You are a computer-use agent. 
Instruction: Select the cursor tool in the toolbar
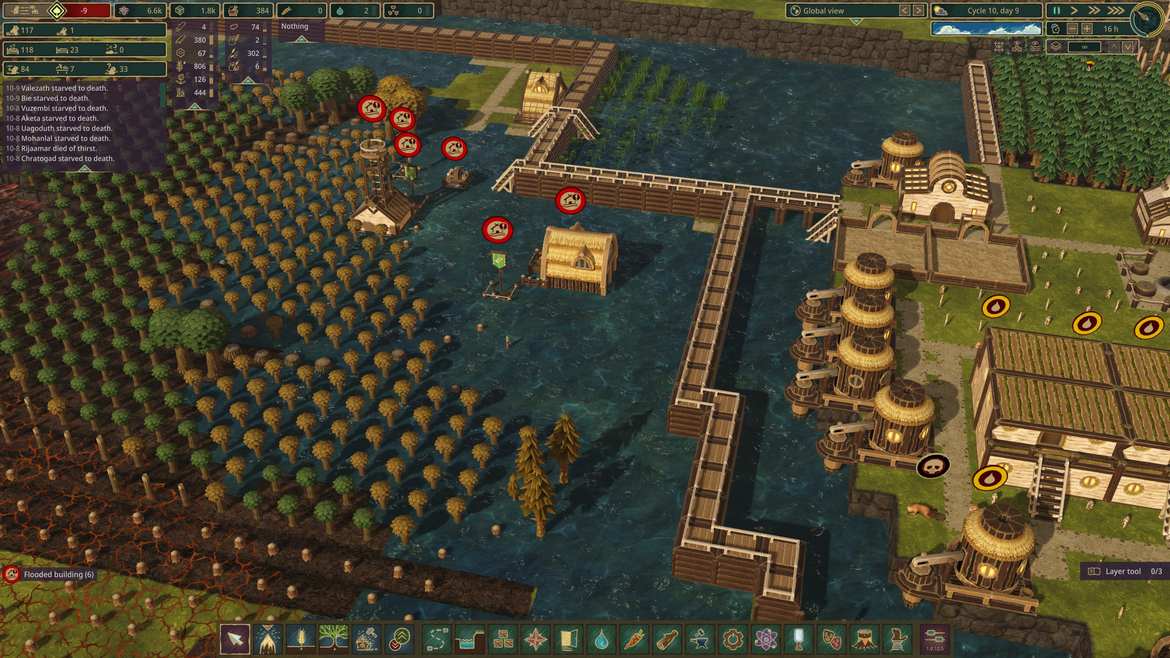[235, 638]
